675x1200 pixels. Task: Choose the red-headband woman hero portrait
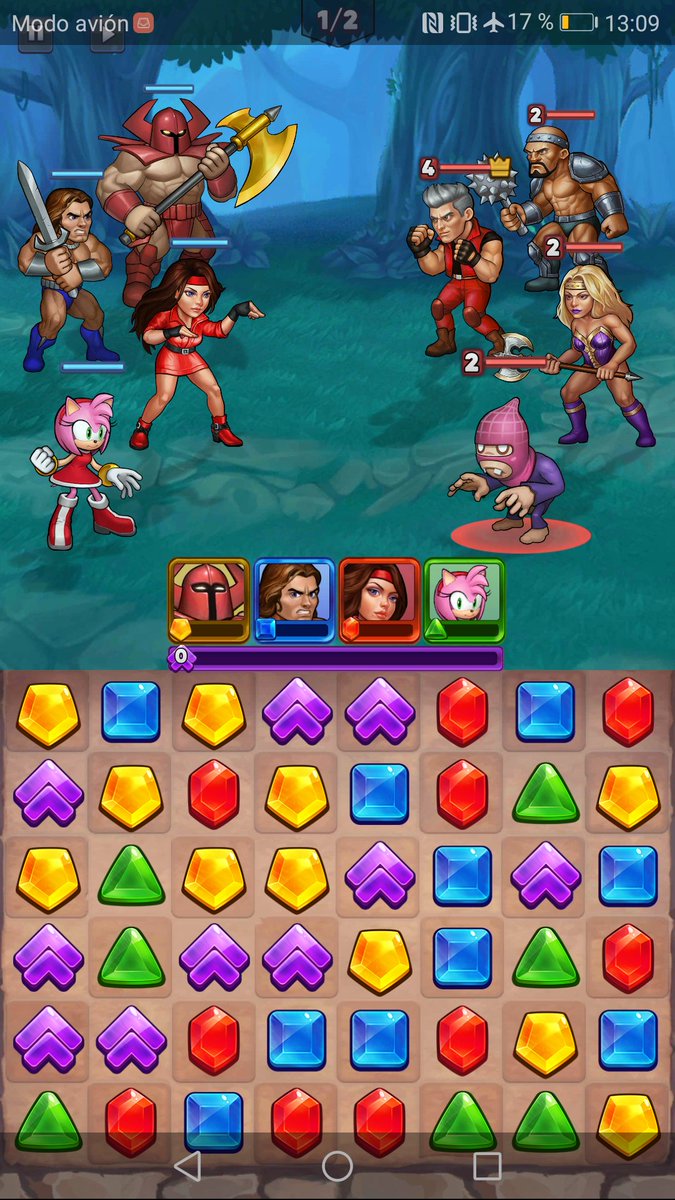tap(379, 600)
